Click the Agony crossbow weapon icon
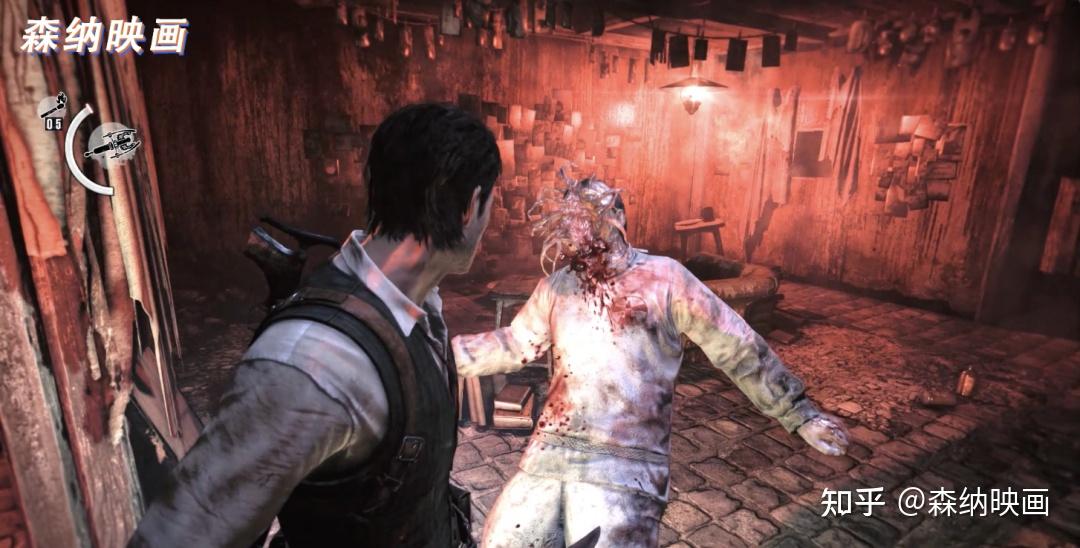Viewport: 1080px width, 548px height. click(112, 145)
